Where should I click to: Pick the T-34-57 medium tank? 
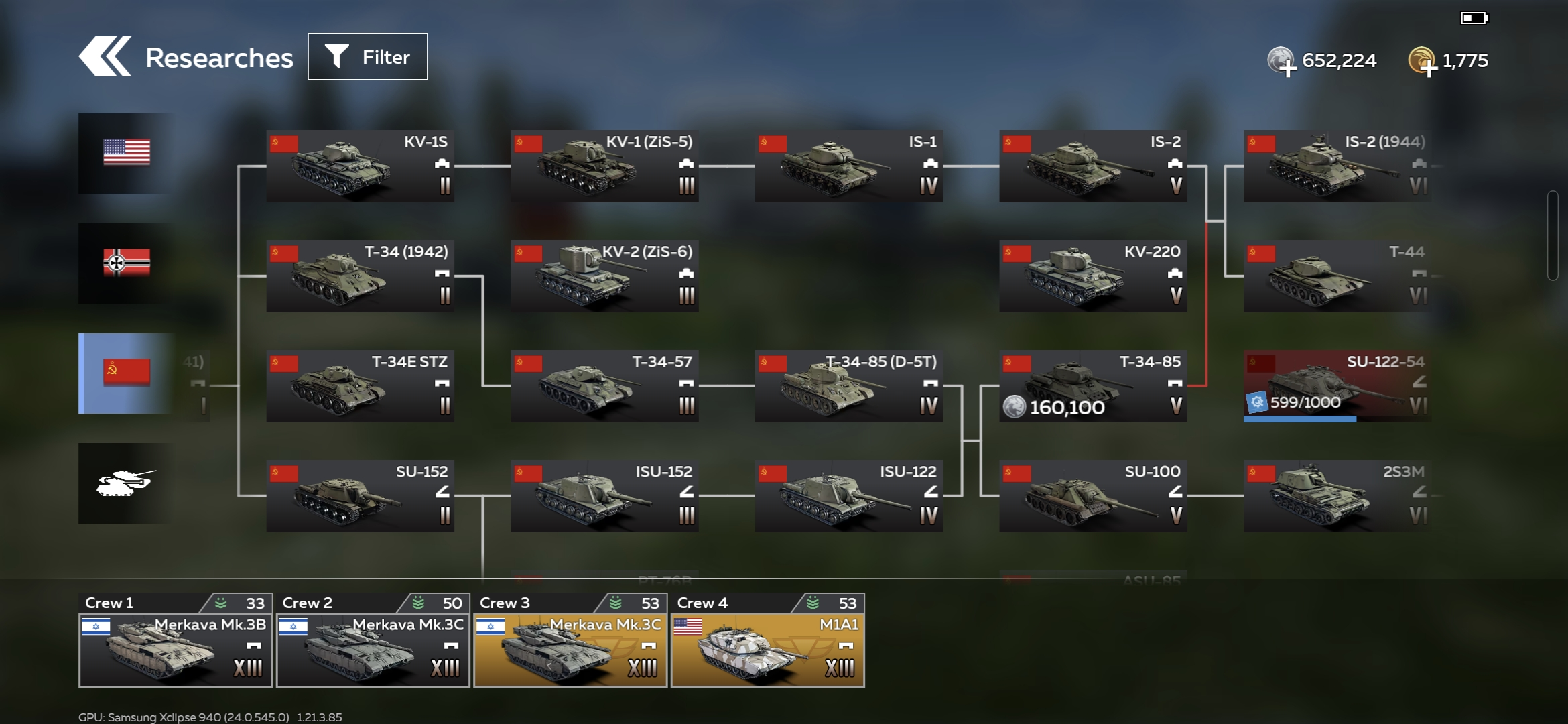pos(604,385)
